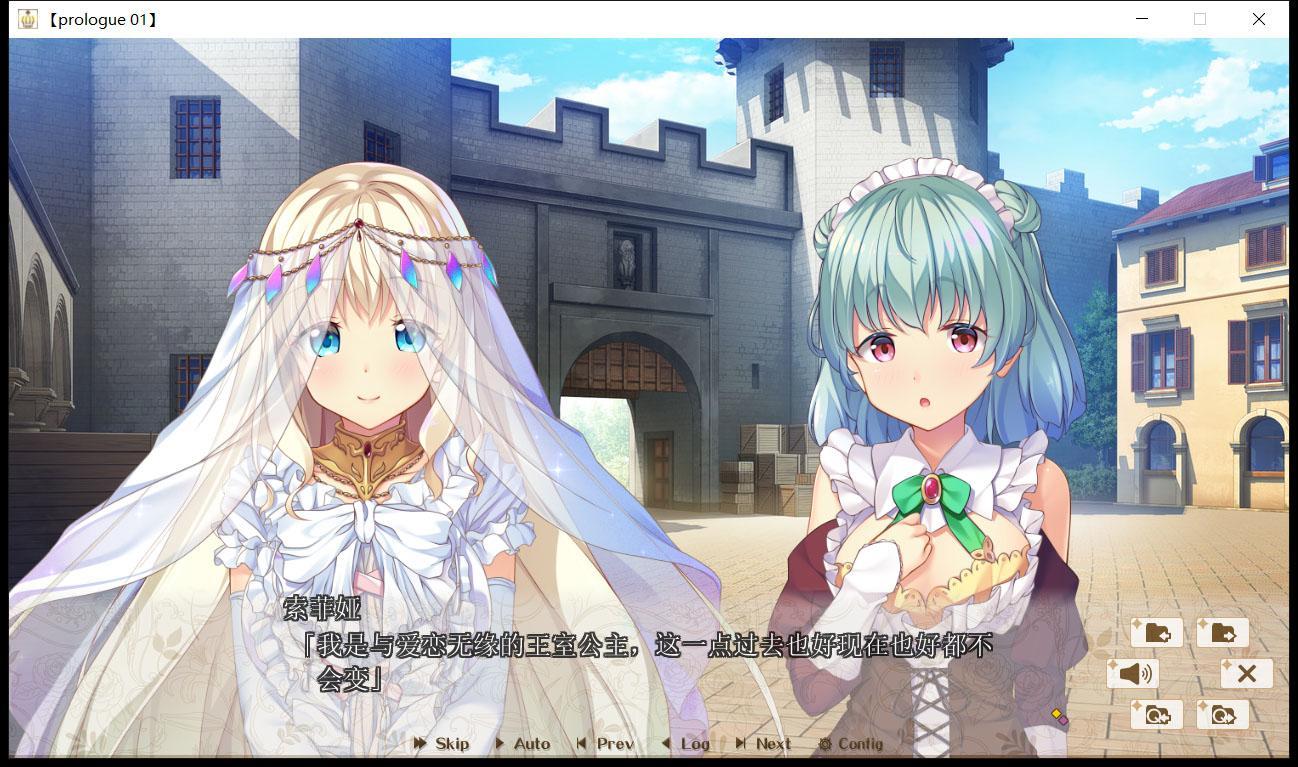Close the game window

pyautogui.click(x=1258, y=19)
